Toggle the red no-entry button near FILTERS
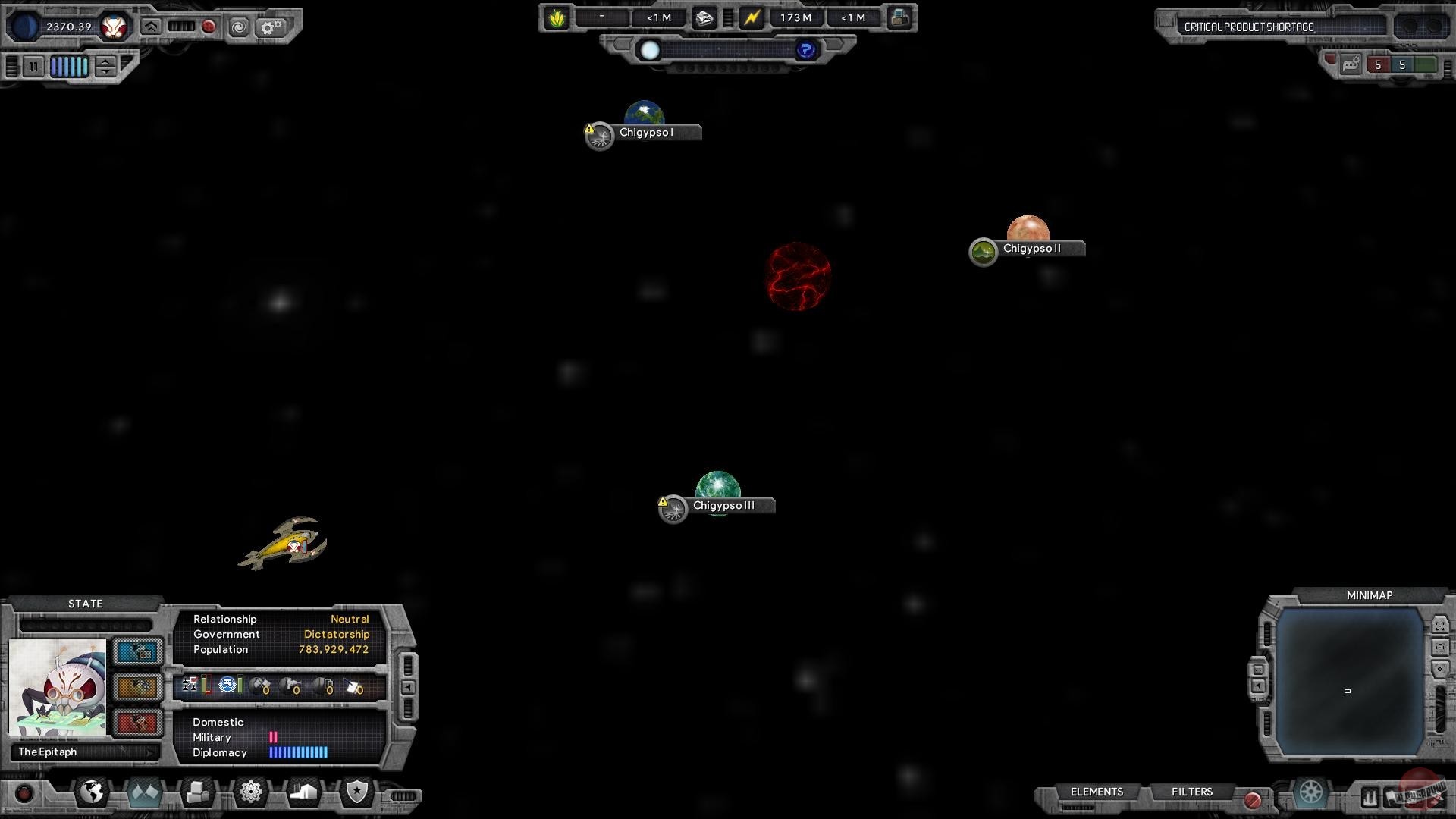 (x=1254, y=798)
